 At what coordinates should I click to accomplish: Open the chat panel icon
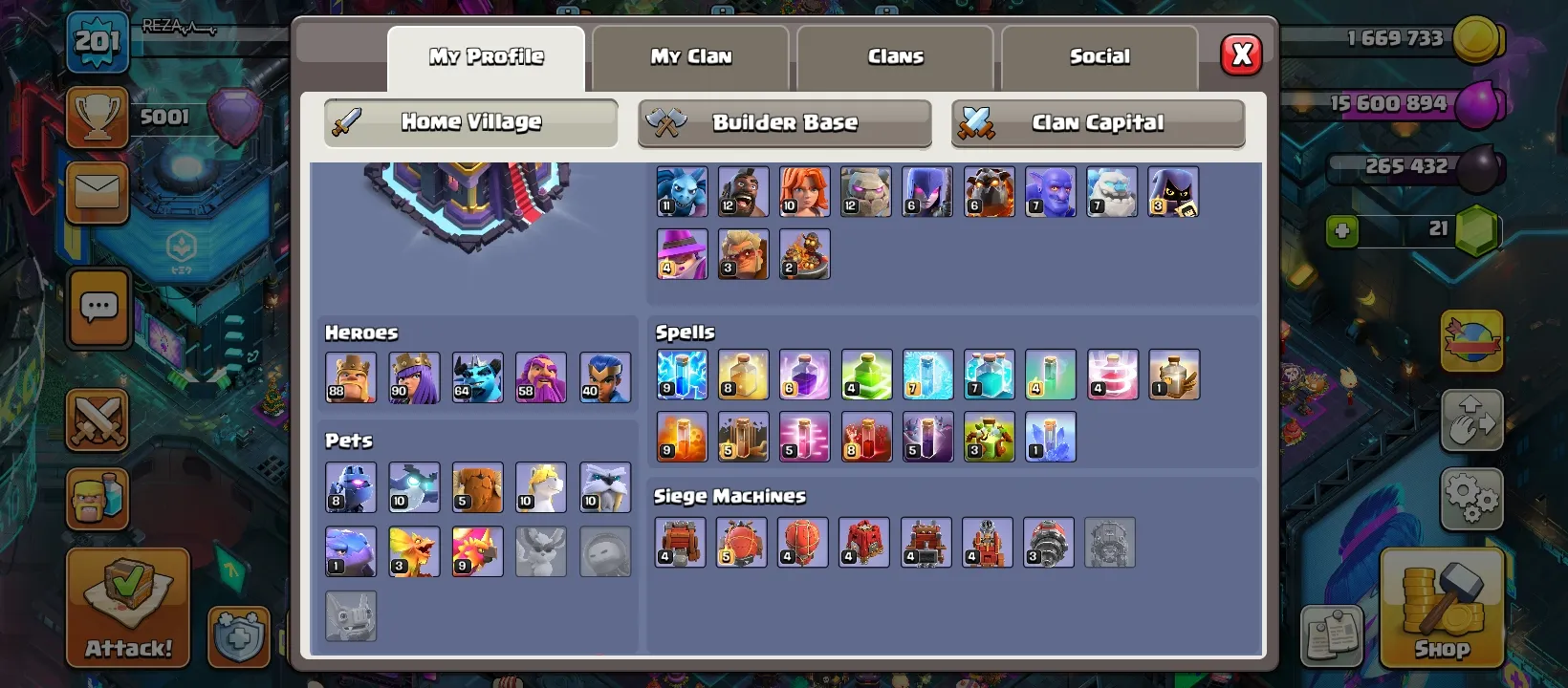point(97,308)
